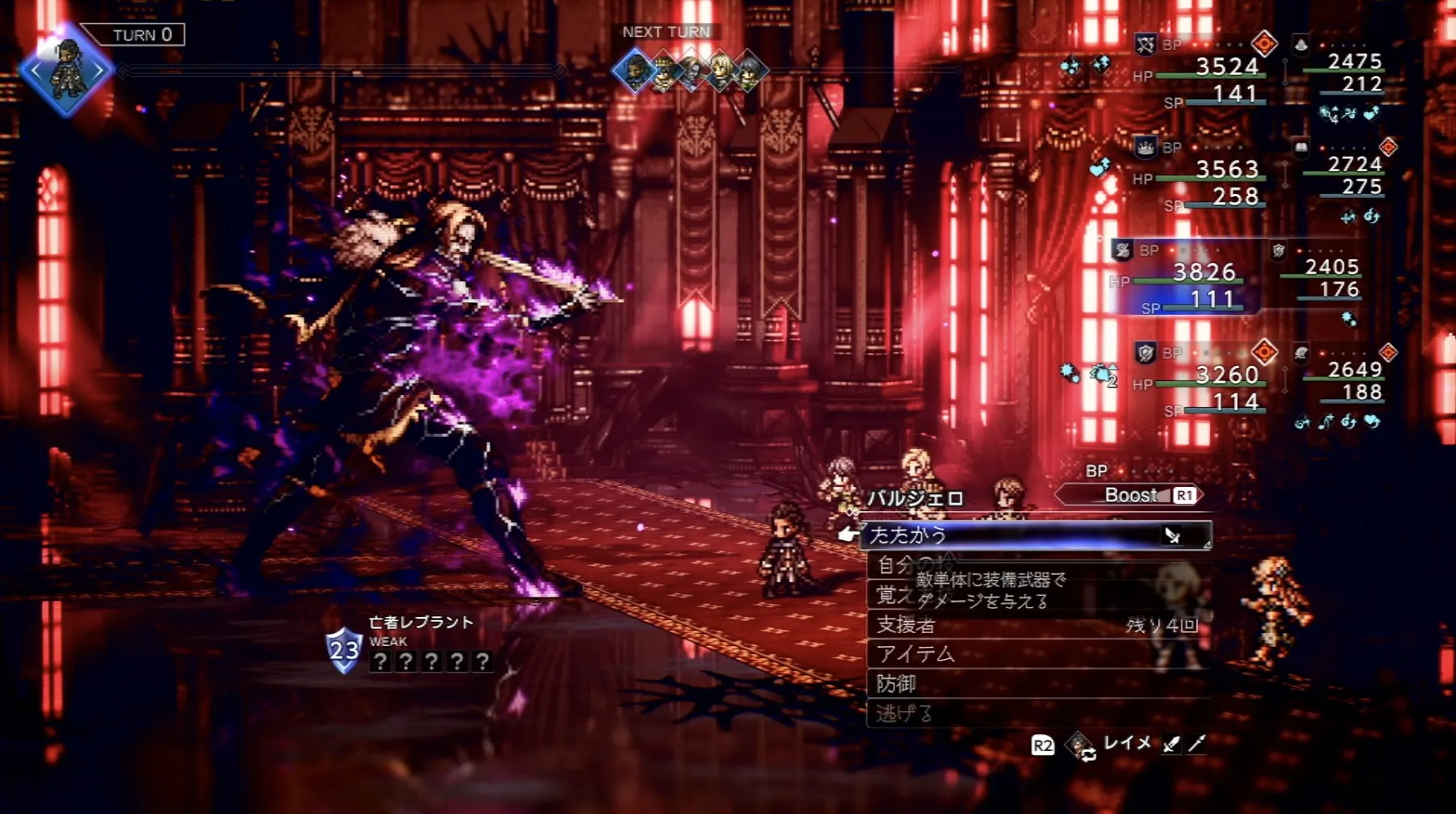Activate the Boost button
The height and width of the screenshot is (814, 1456).
pyautogui.click(x=1131, y=495)
